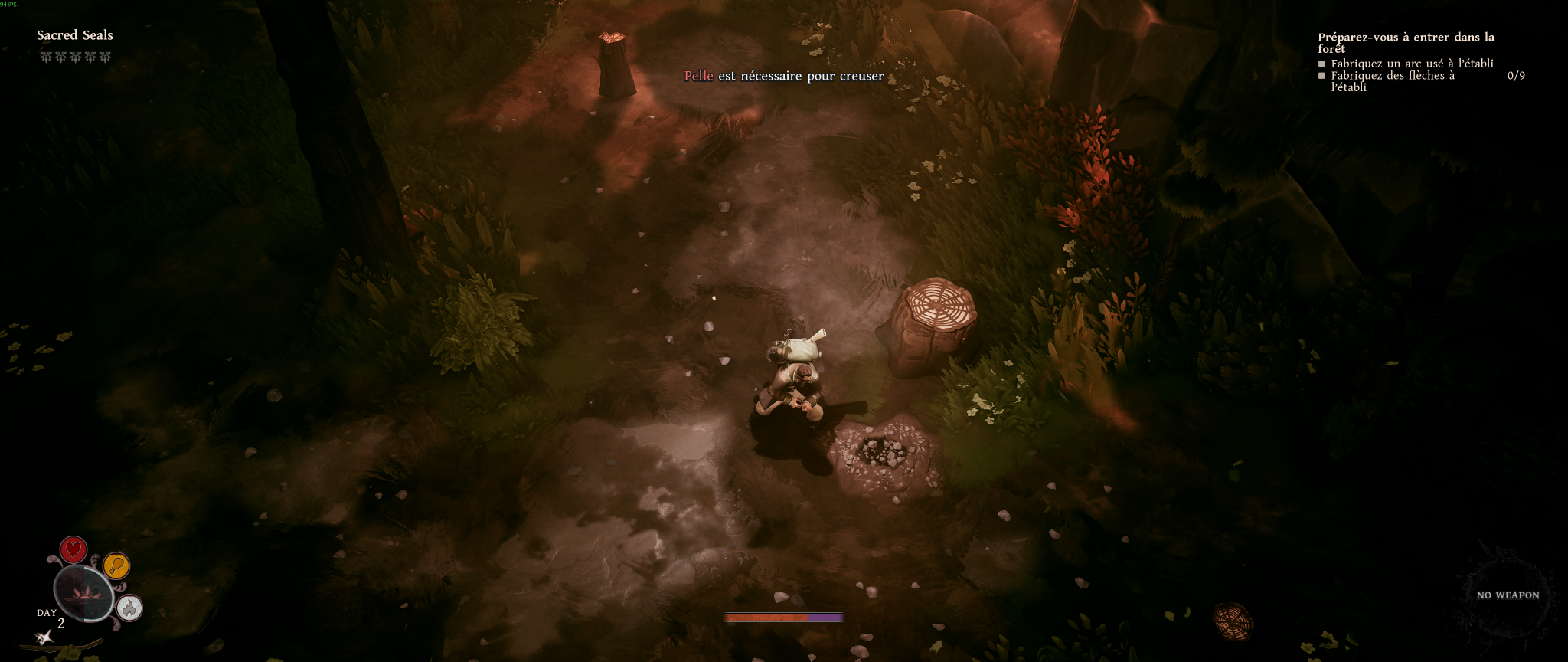
Task: Open the day-night cycle dial
Action: tap(83, 594)
